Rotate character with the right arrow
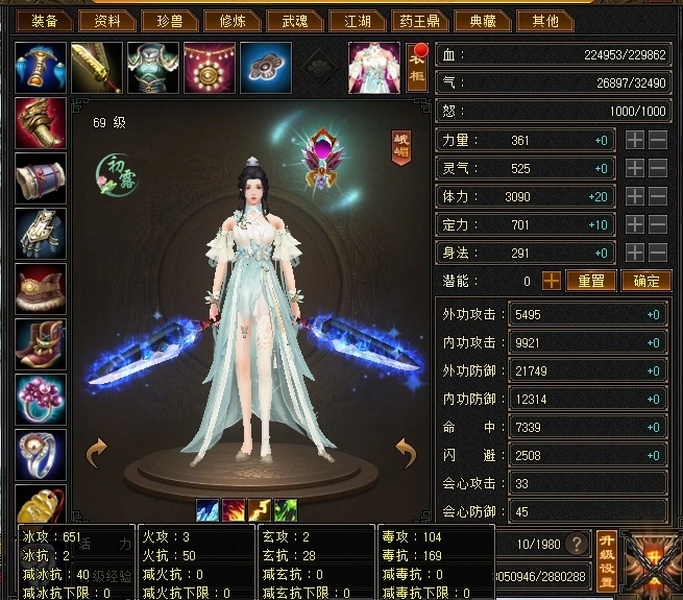This screenshot has width=683, height=600. point(406,453)
